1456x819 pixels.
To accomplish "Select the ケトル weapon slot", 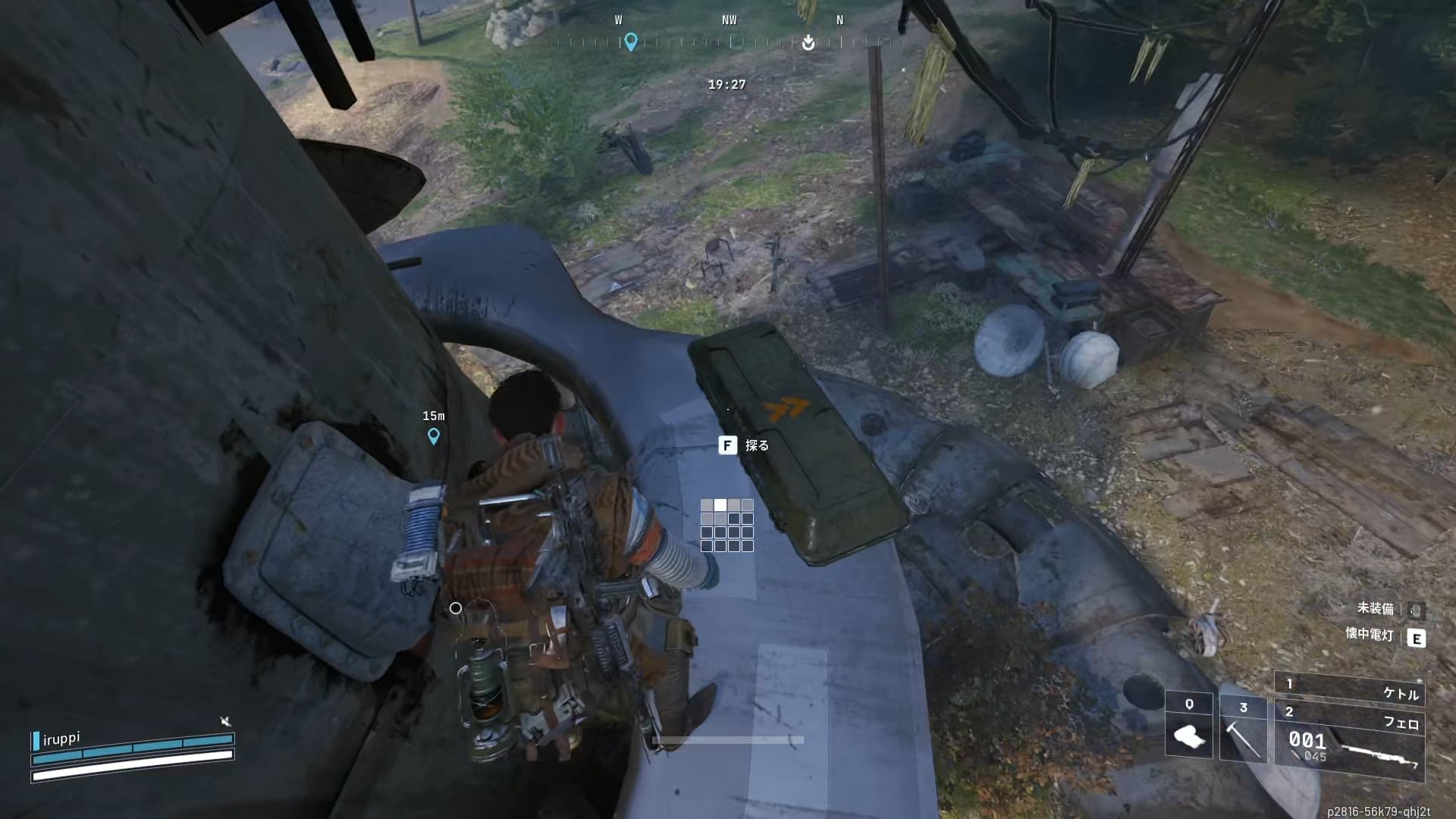I will coord(1351,690).
